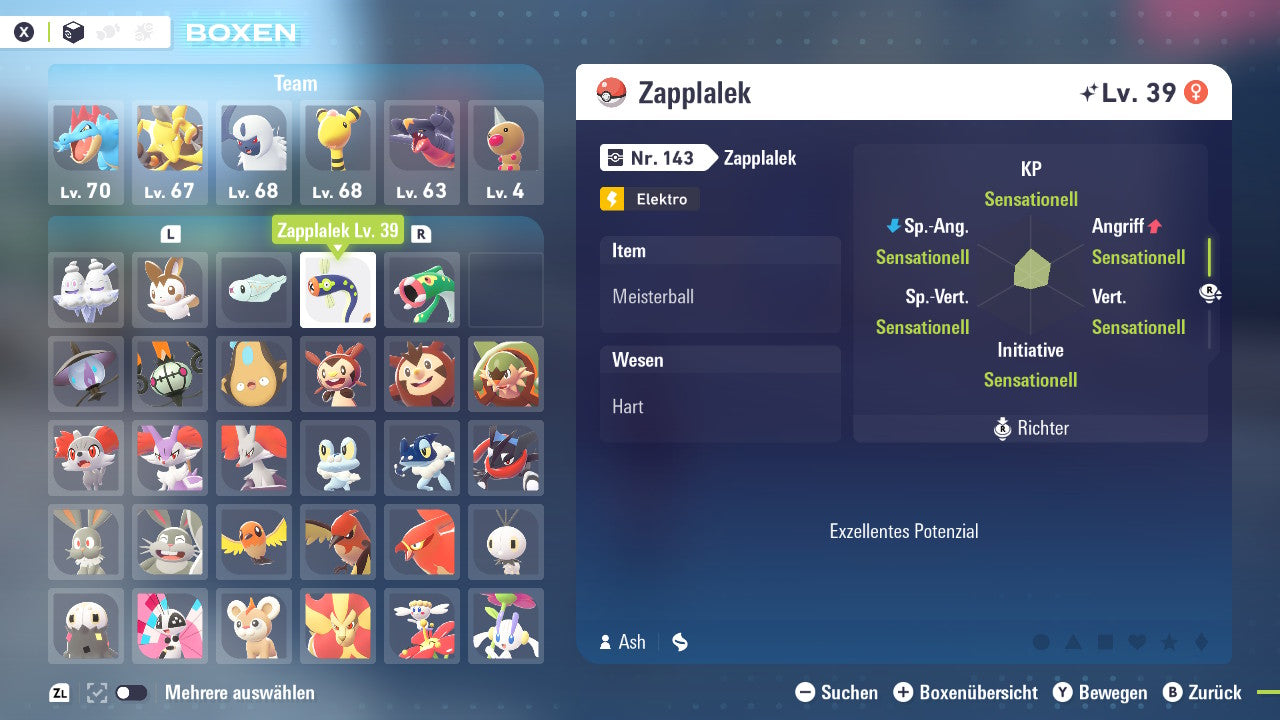The width and height of the screenshot is (1280, 720).
Task: Click the R-stick icon beside the stat chart
Action: pyautogui.click(x=1211, y=292)
